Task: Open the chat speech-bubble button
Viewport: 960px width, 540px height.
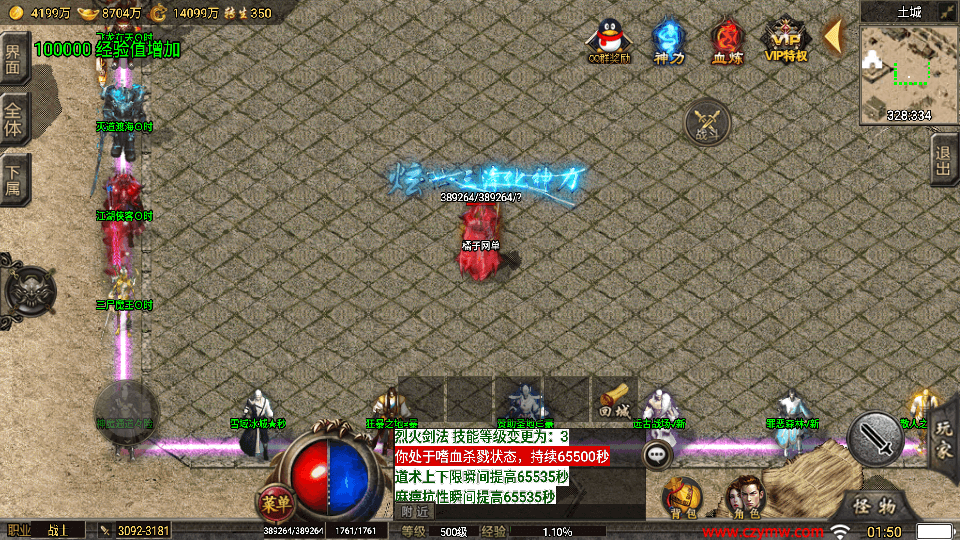Action: 657,455
